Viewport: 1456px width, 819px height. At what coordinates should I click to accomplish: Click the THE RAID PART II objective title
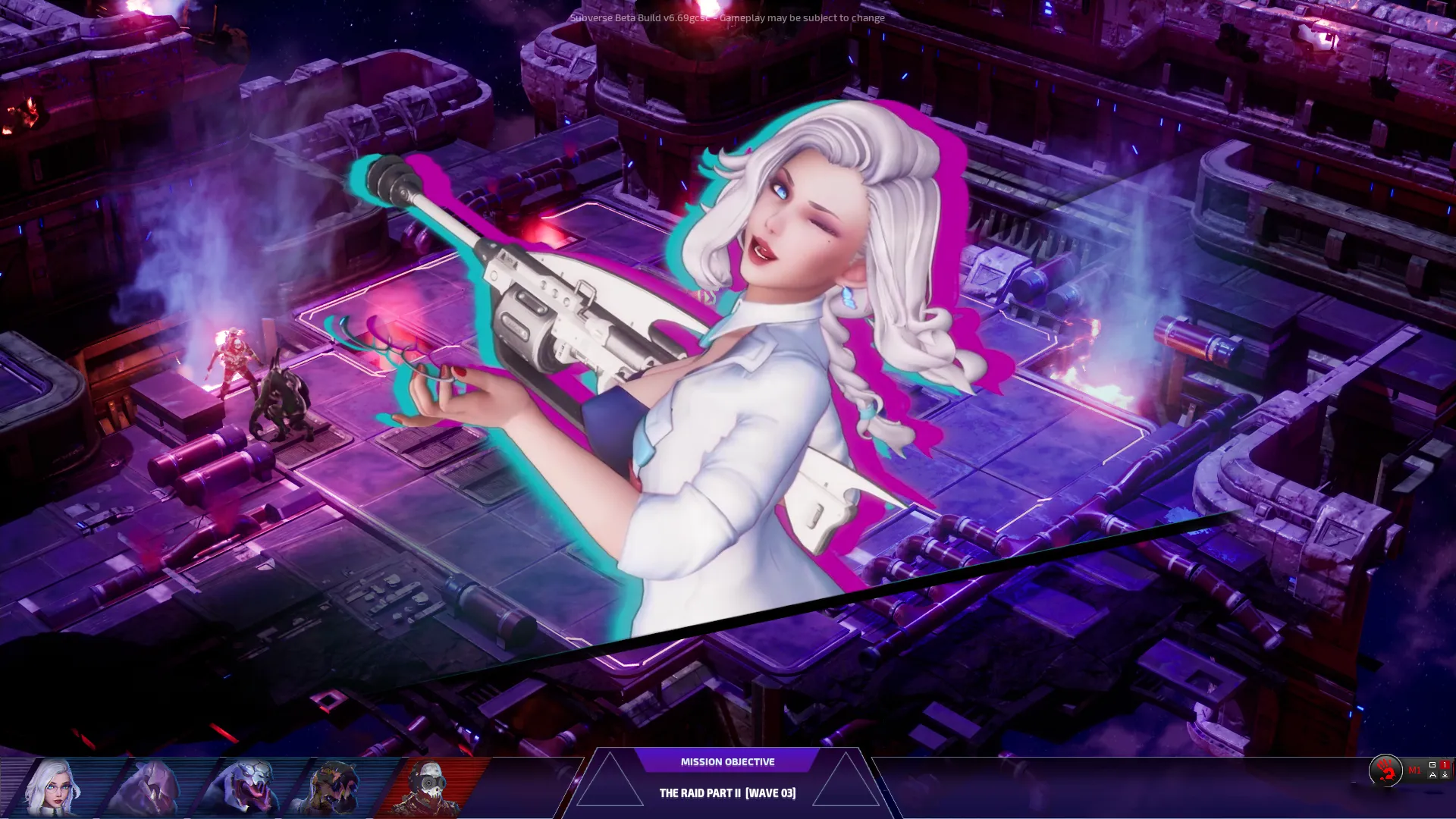[x=701, y=794]
